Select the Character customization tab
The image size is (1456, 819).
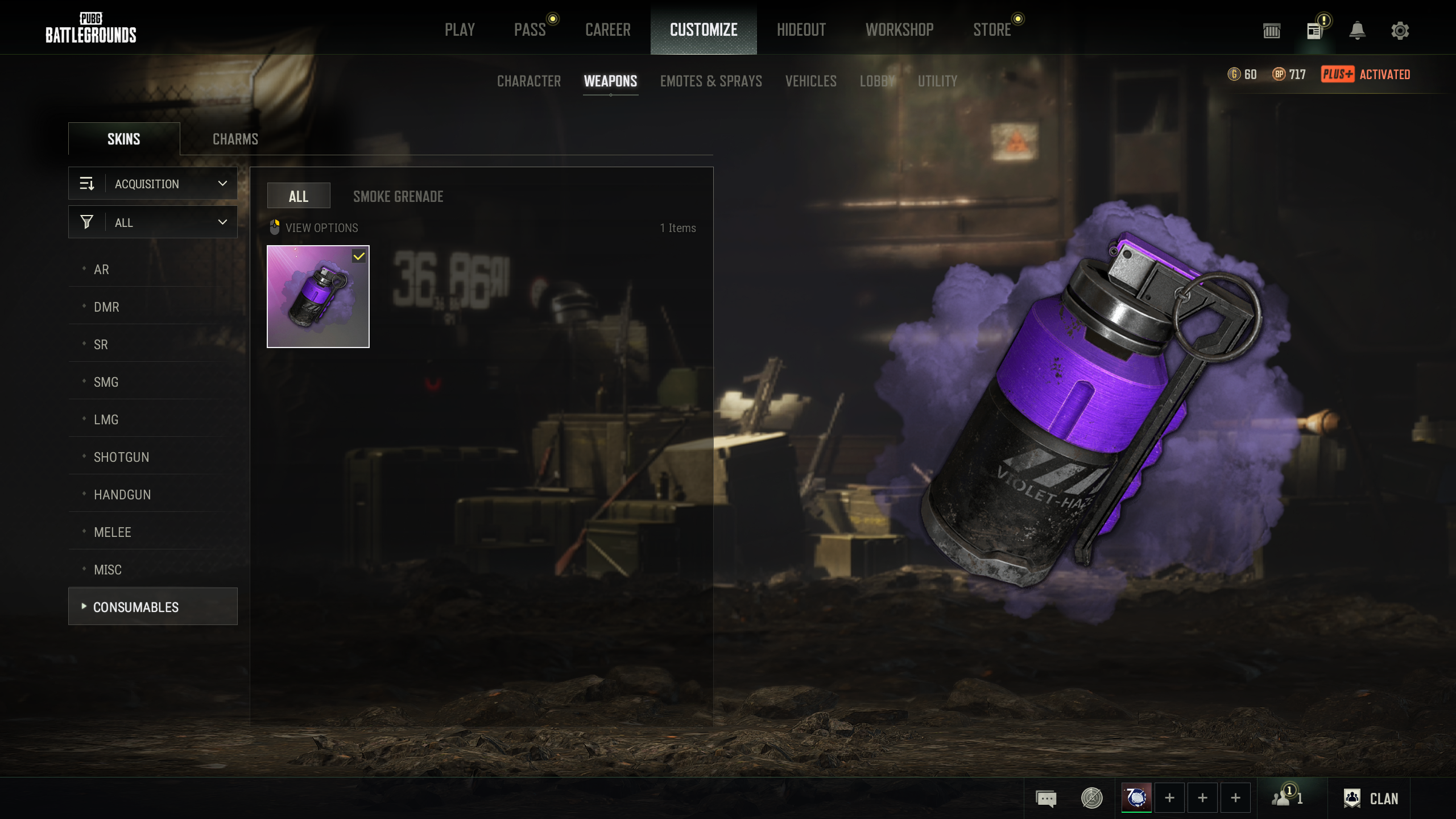point(529,81)
